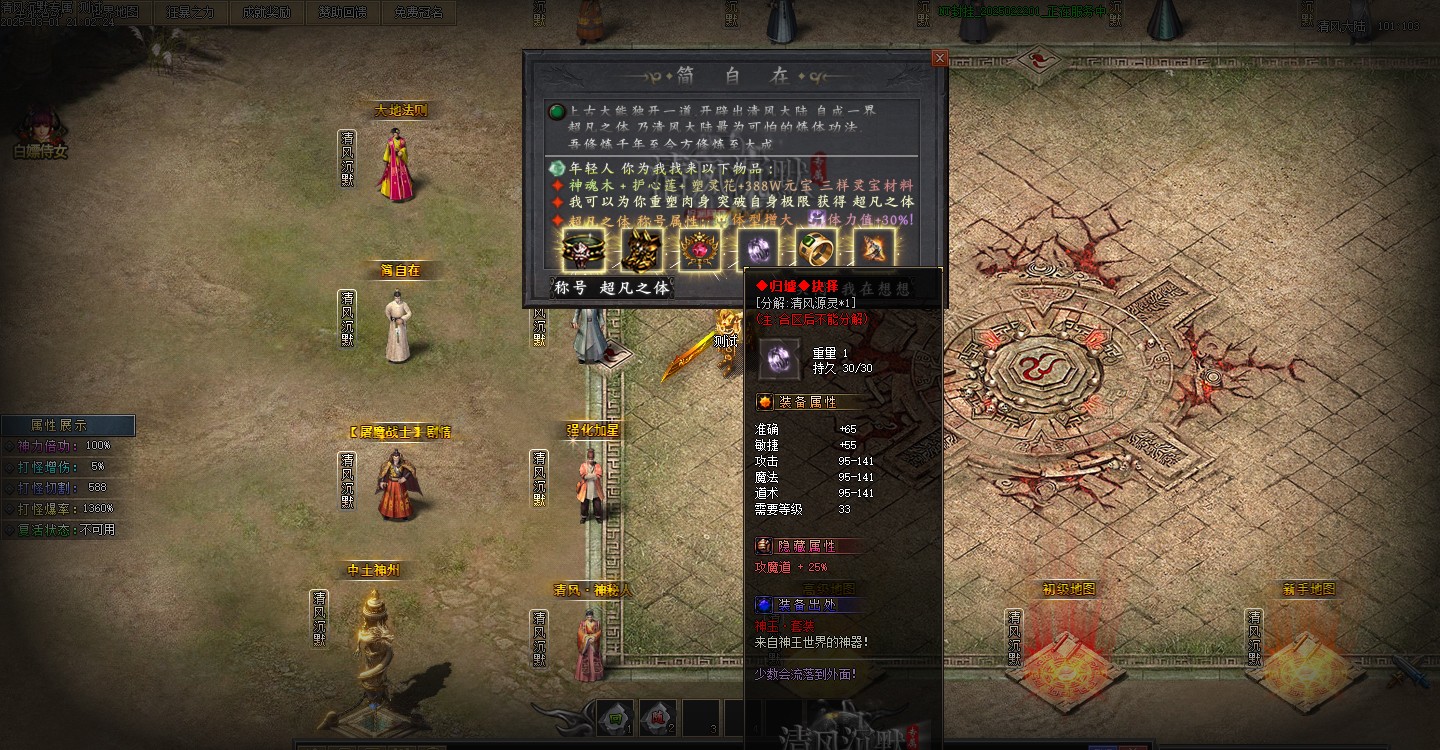1440x750 pixels.
Task: Click the purple crystal reward icon
Action: pyautogui.click(x=758, y=250)
